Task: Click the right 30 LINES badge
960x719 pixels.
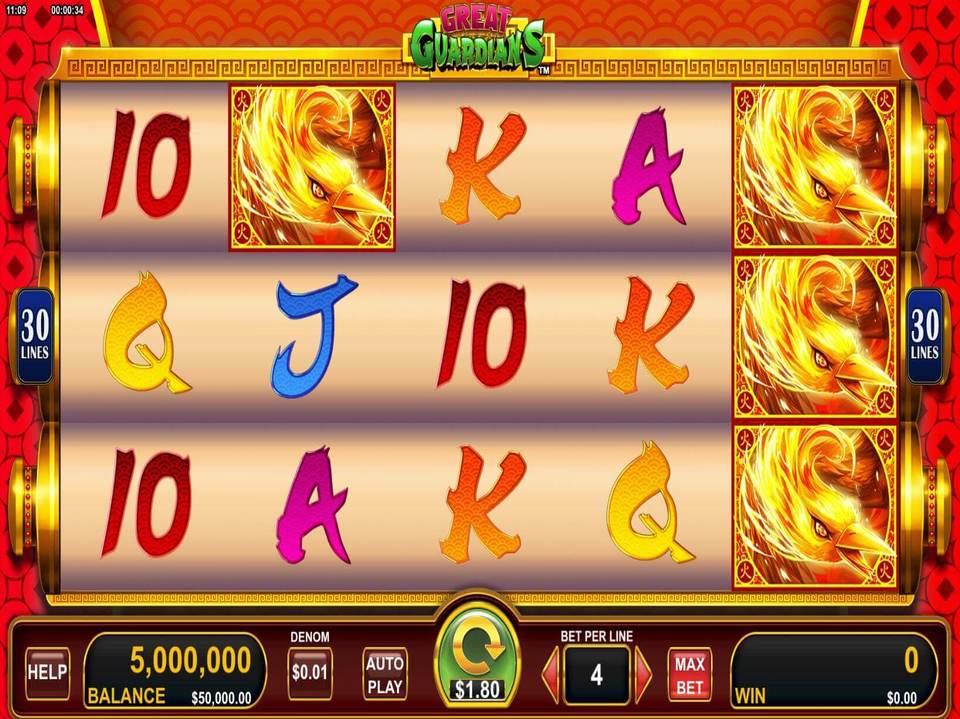Action: pyautogui.click(x=924, y=336)
